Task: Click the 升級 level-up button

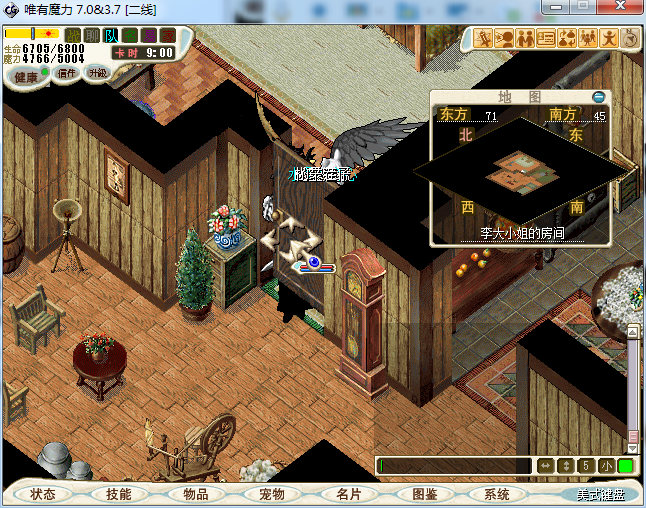Action: tap(97, 73)
